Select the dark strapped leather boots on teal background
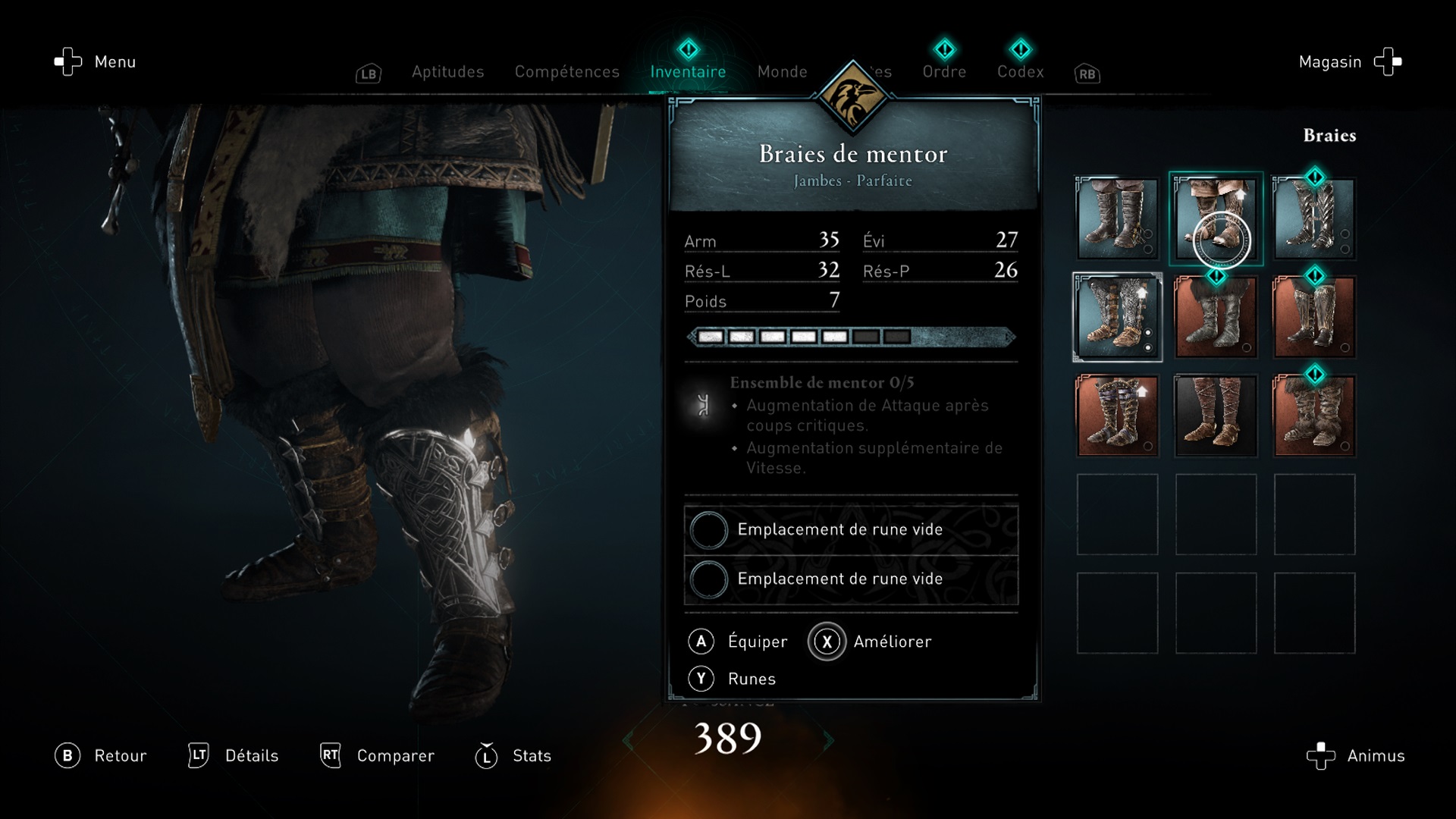 [x=1117, y=218]
